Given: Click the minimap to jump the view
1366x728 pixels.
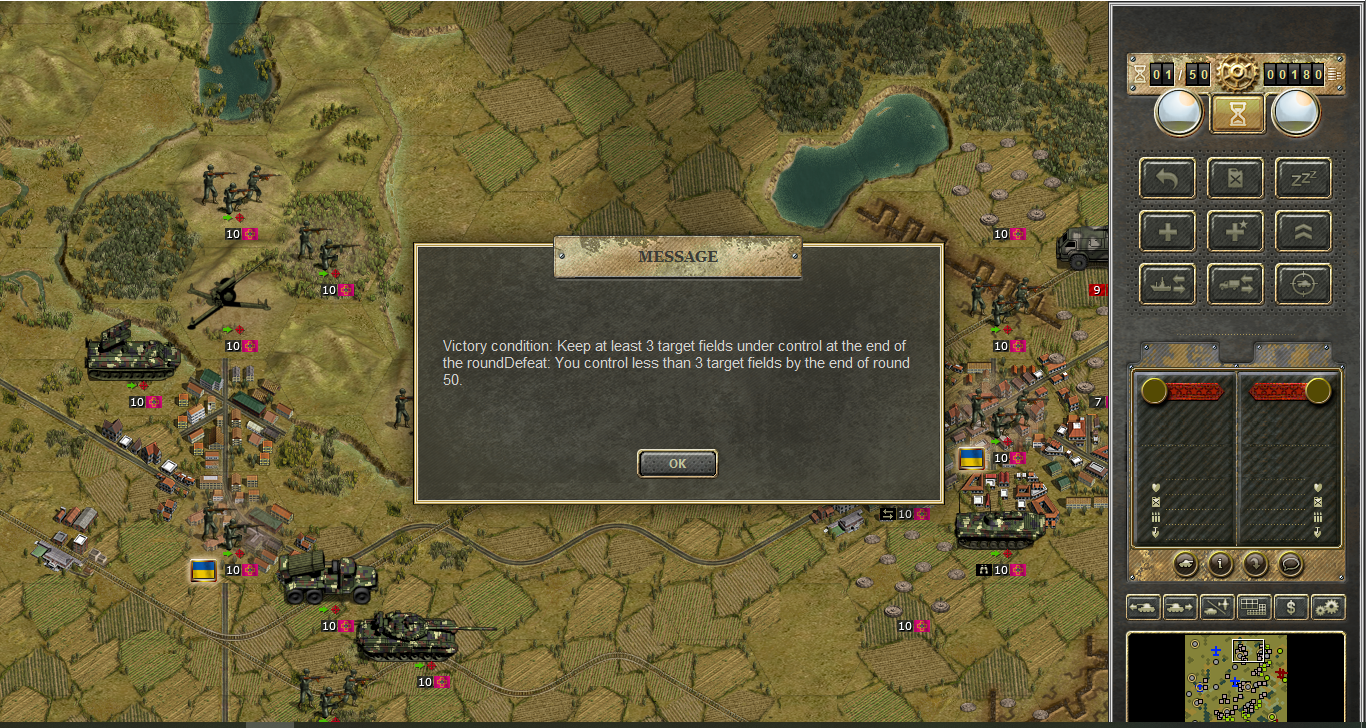Looking at the screenshot, I should pos(1236,677).
